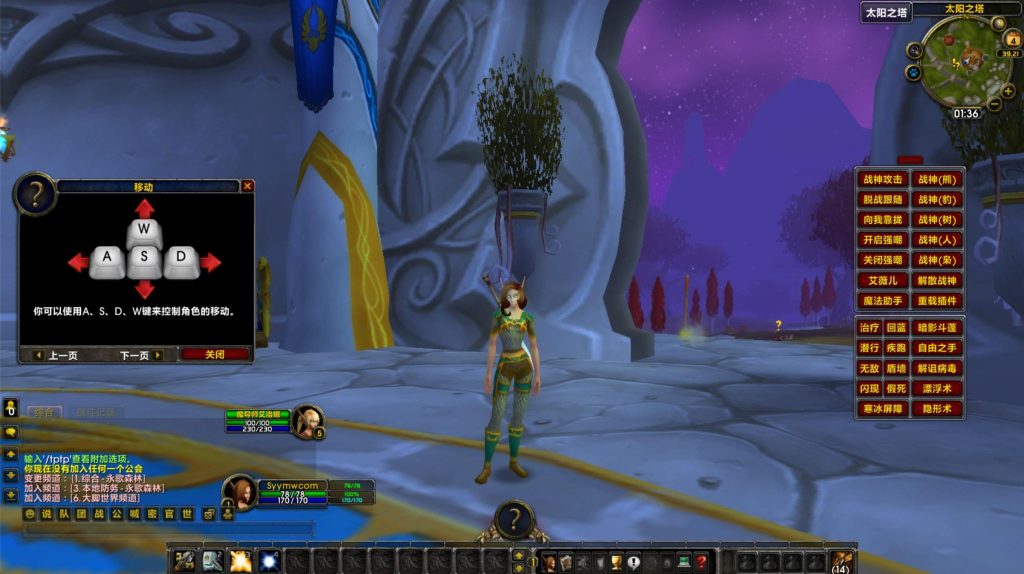Open the red question mark help icon
Screen dimensions: 1024x574
pyautogui.click(x=702, y=562)
